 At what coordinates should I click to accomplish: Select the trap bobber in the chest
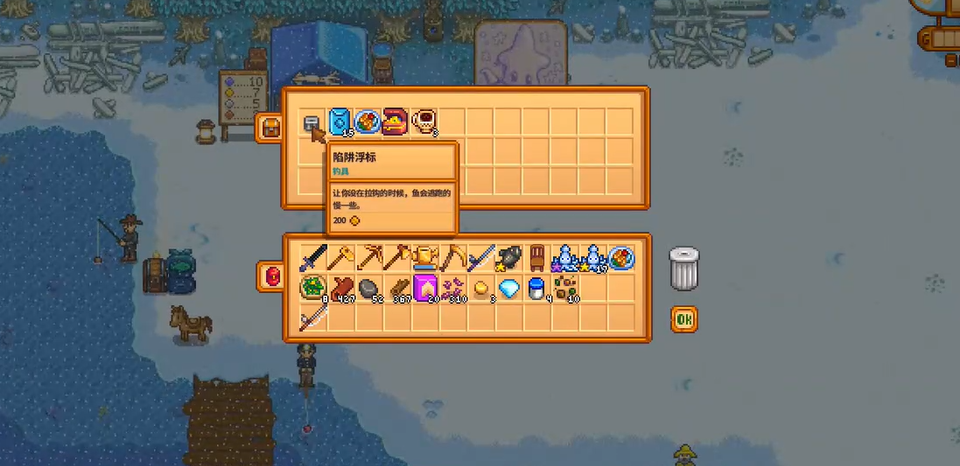pos(313,123)
